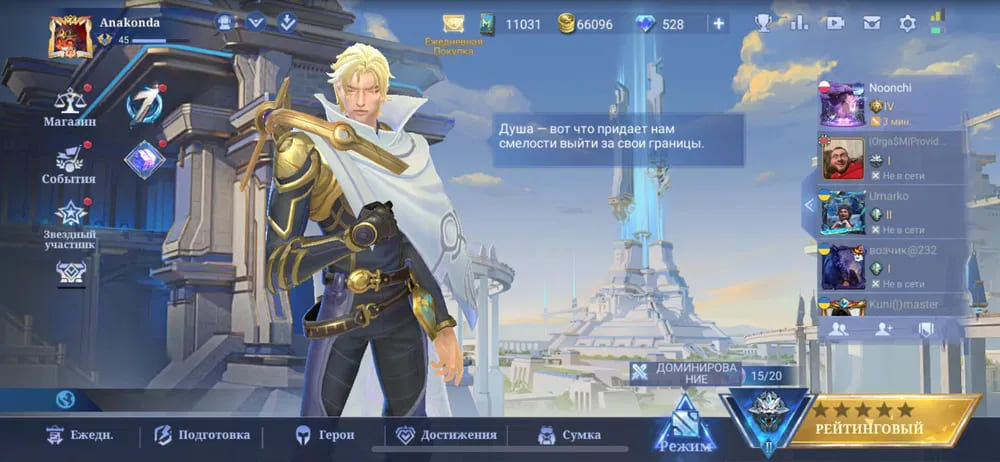
Task: Open the mail envelope icon
Action: [x=872, y=23]
